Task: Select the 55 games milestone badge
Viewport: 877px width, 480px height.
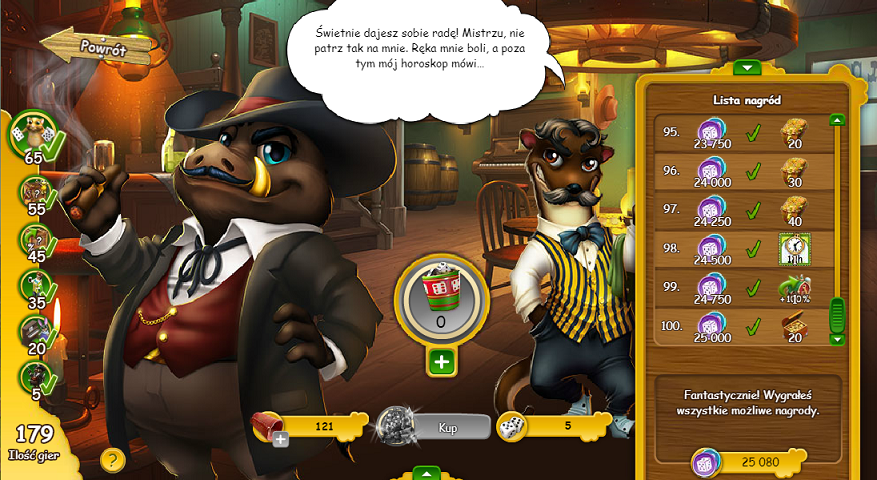Action: tap(33, 190)
